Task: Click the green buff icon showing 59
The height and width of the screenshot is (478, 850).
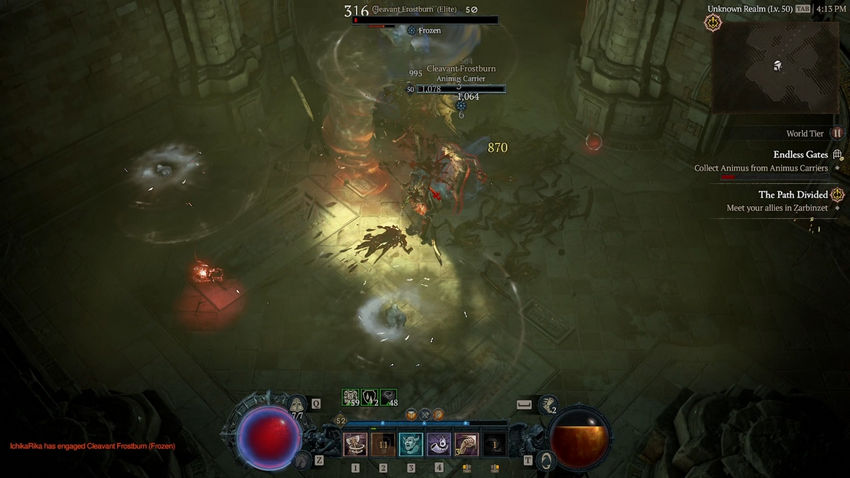Action: [351, 397]
